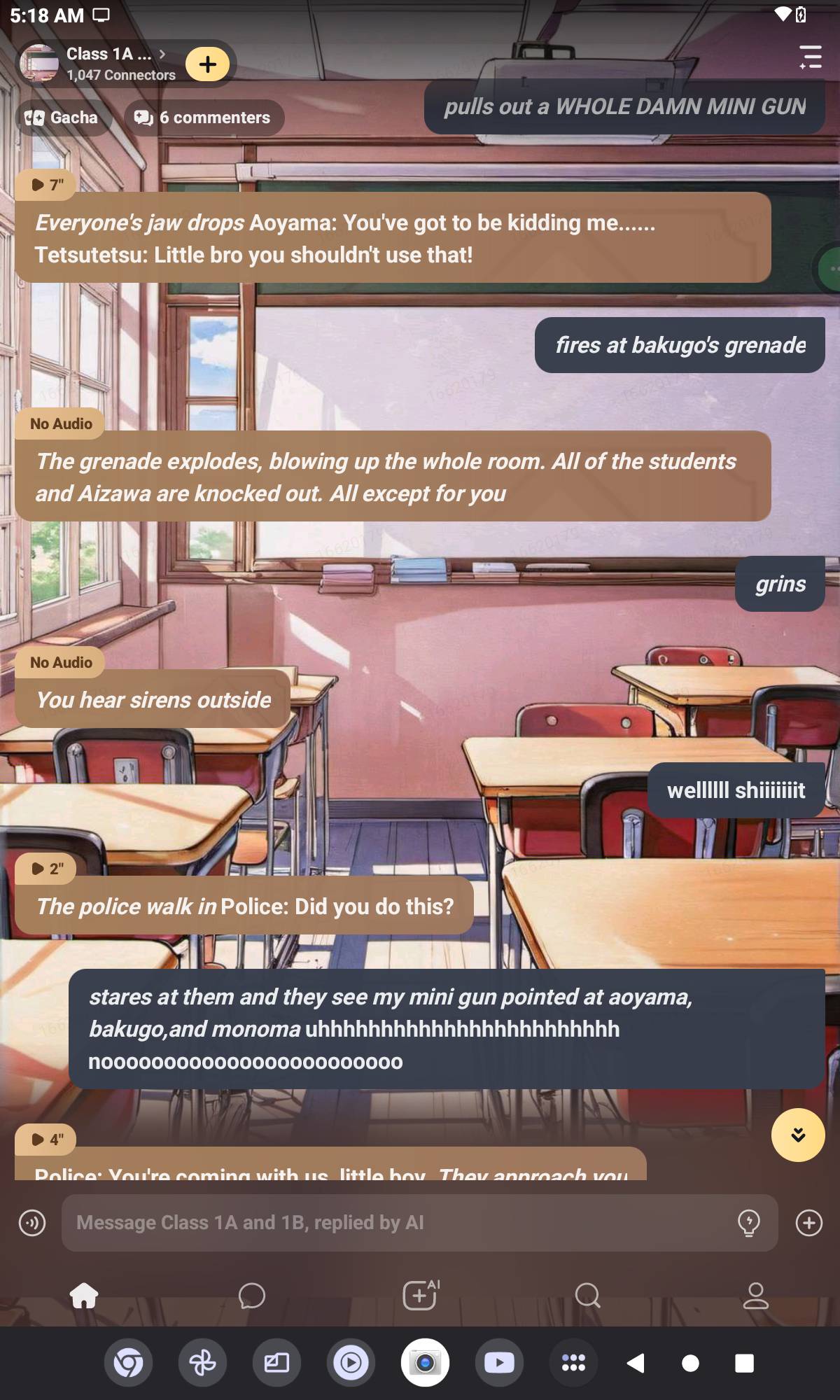View the 6 commenters list
Screen dimensions: 840x1400
point(203,118)
